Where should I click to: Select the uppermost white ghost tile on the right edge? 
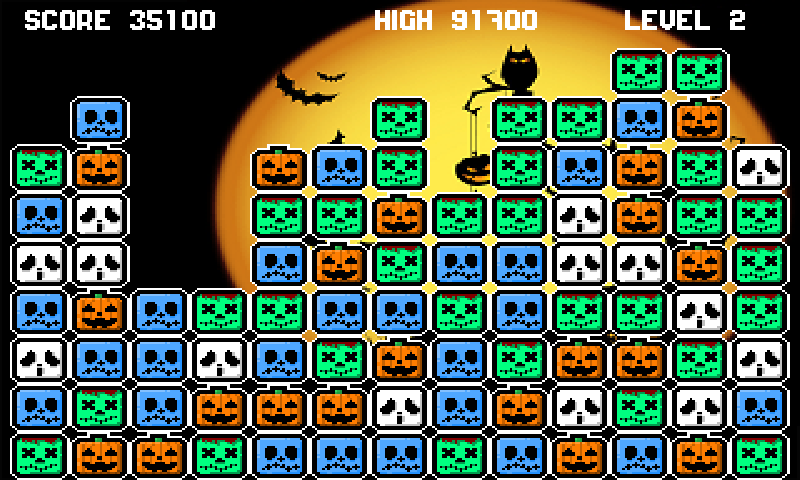pyautogui.click(x=759, y=167)
